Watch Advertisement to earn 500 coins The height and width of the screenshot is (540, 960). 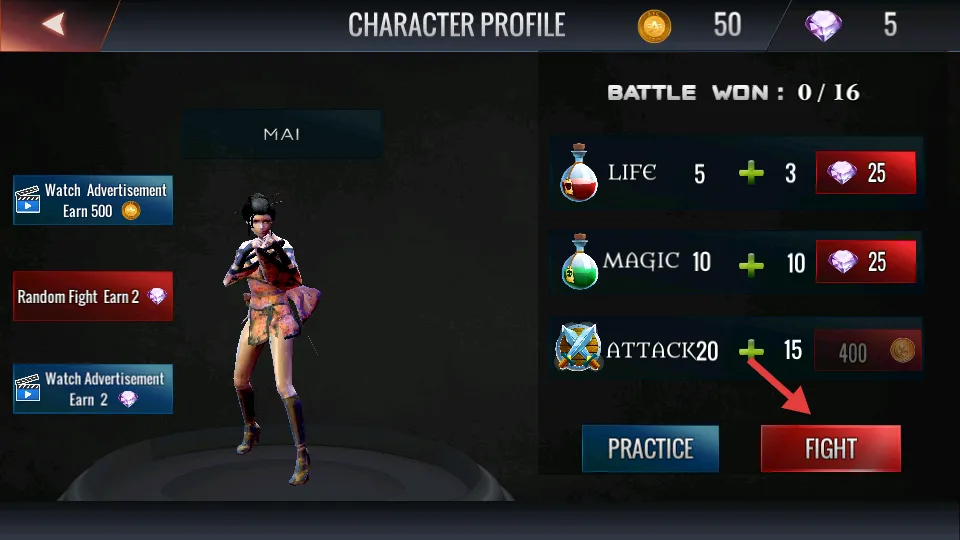click(x=93, y=200)
